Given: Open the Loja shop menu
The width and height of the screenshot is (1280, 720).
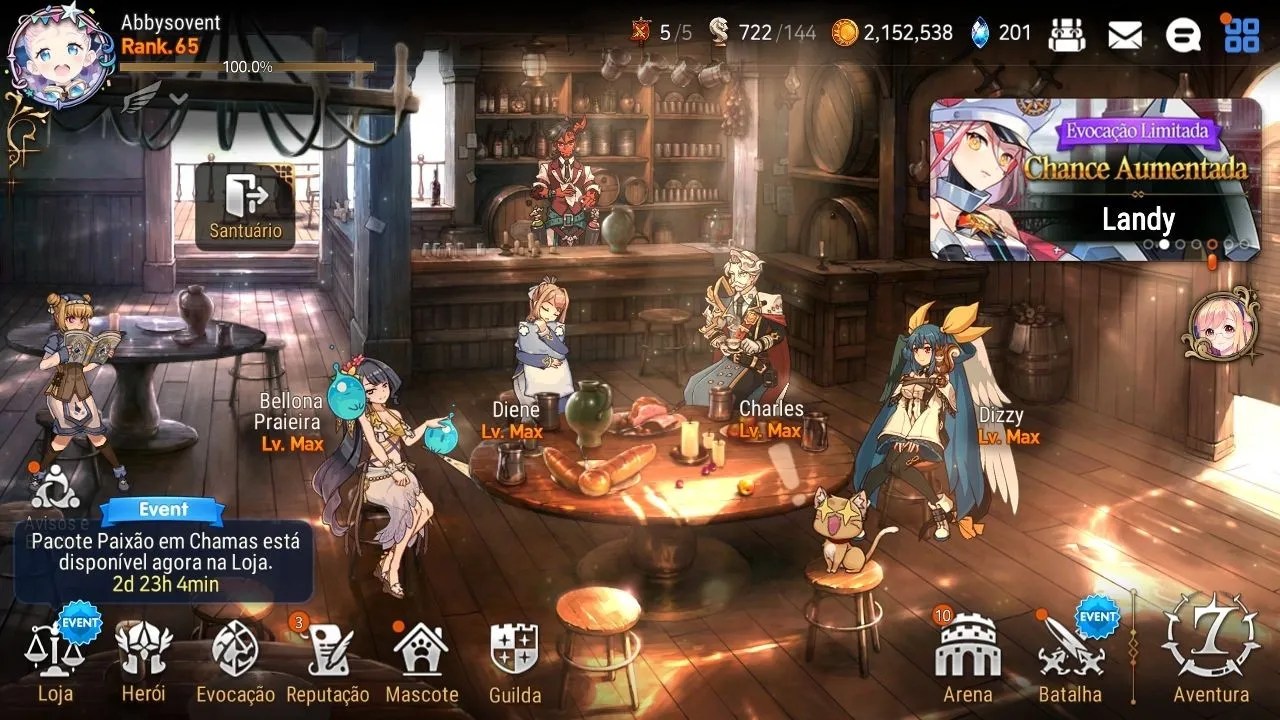Looking at the screenshot, I should [x=55, y=660].
